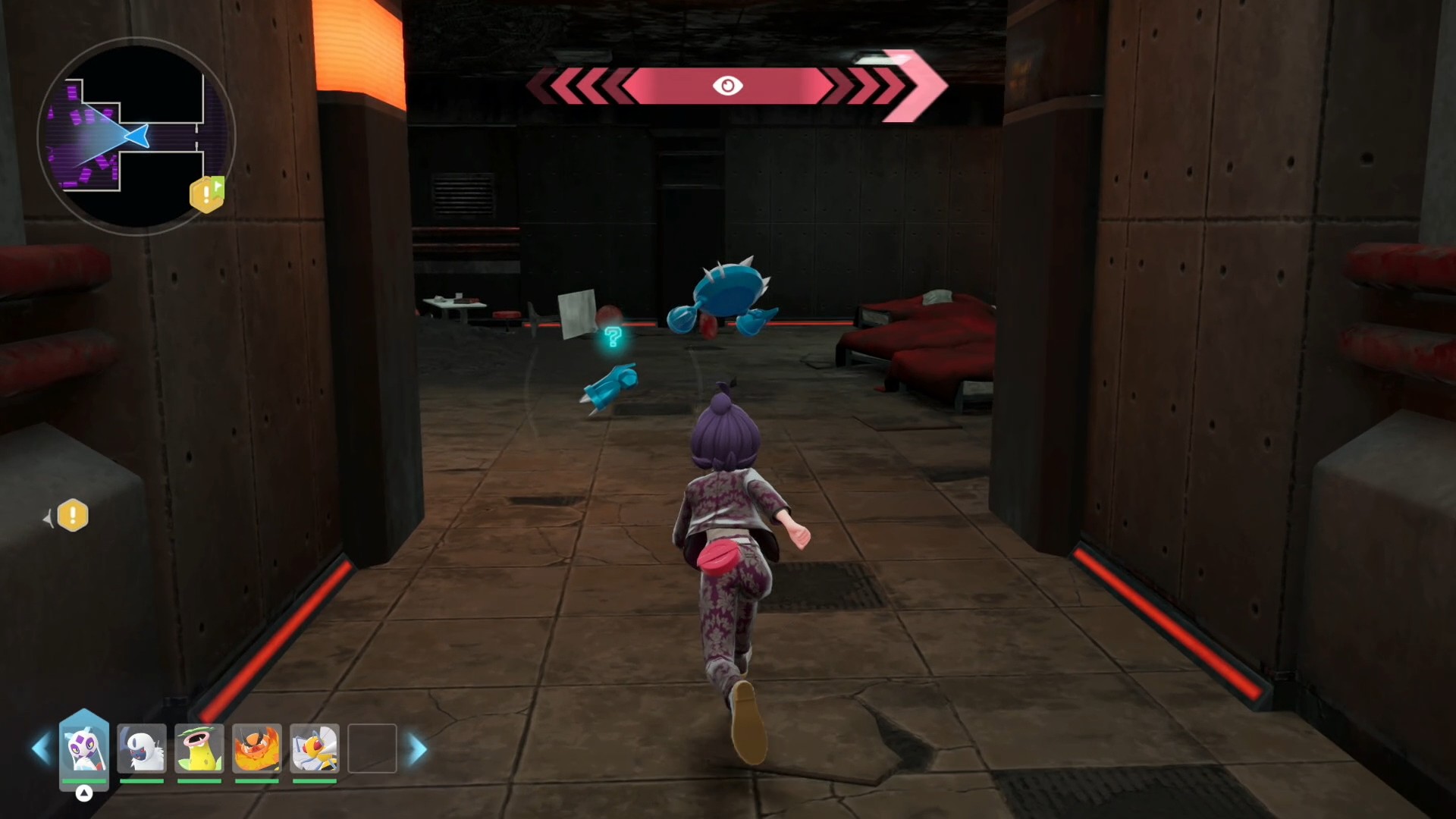Click the eye icon on the detection gauge
The width and height of the screenshot is (1456, 819).
tap(727, 86)
